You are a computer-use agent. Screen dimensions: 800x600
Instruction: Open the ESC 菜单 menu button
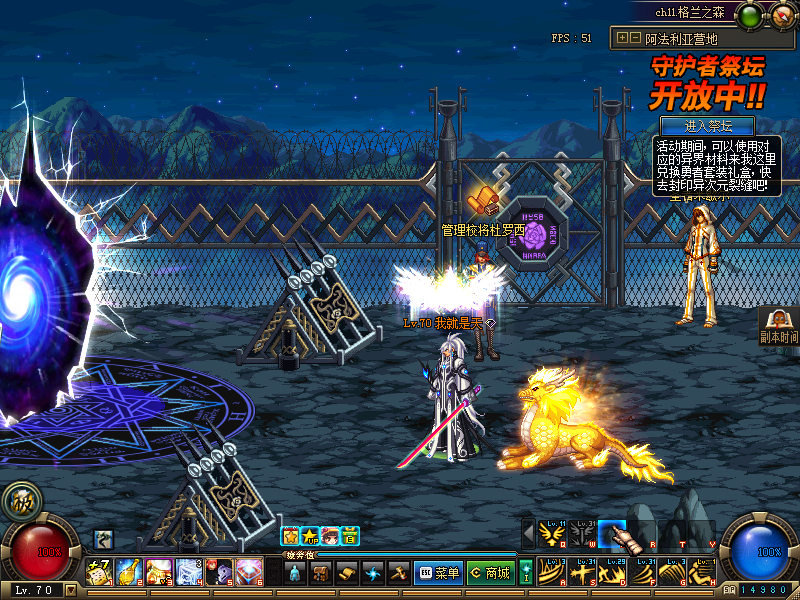[x=438, y=573]
